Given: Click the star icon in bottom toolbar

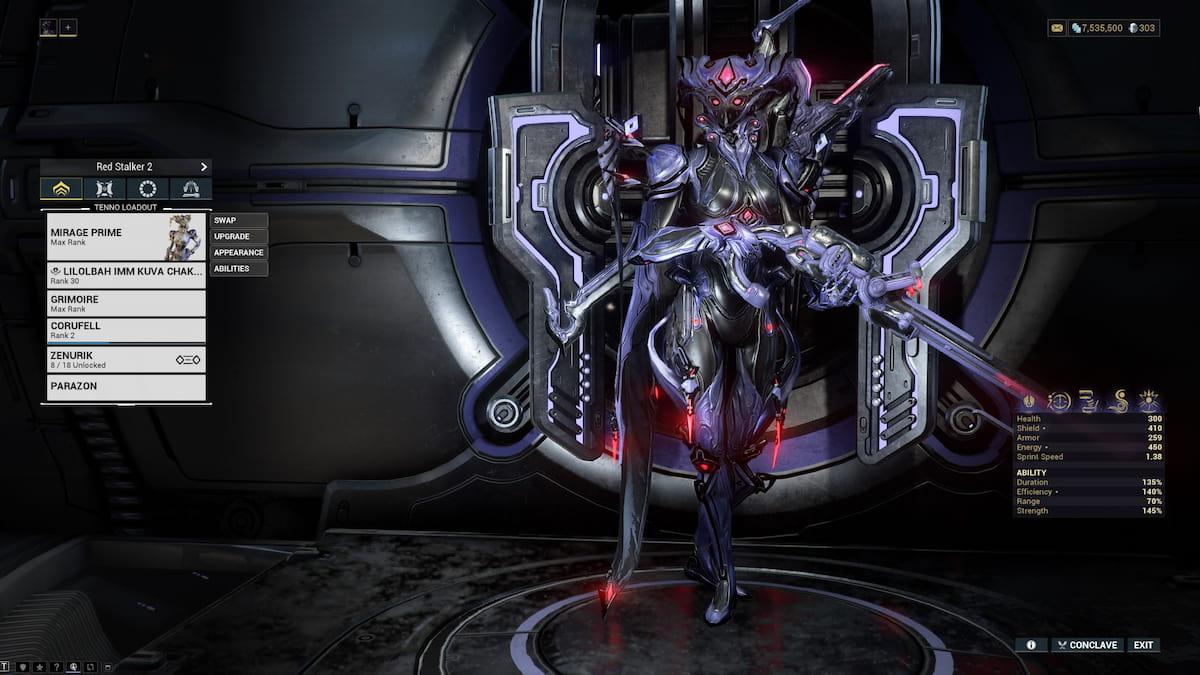Looking at the screenshot, I should (x=39, y=666).
